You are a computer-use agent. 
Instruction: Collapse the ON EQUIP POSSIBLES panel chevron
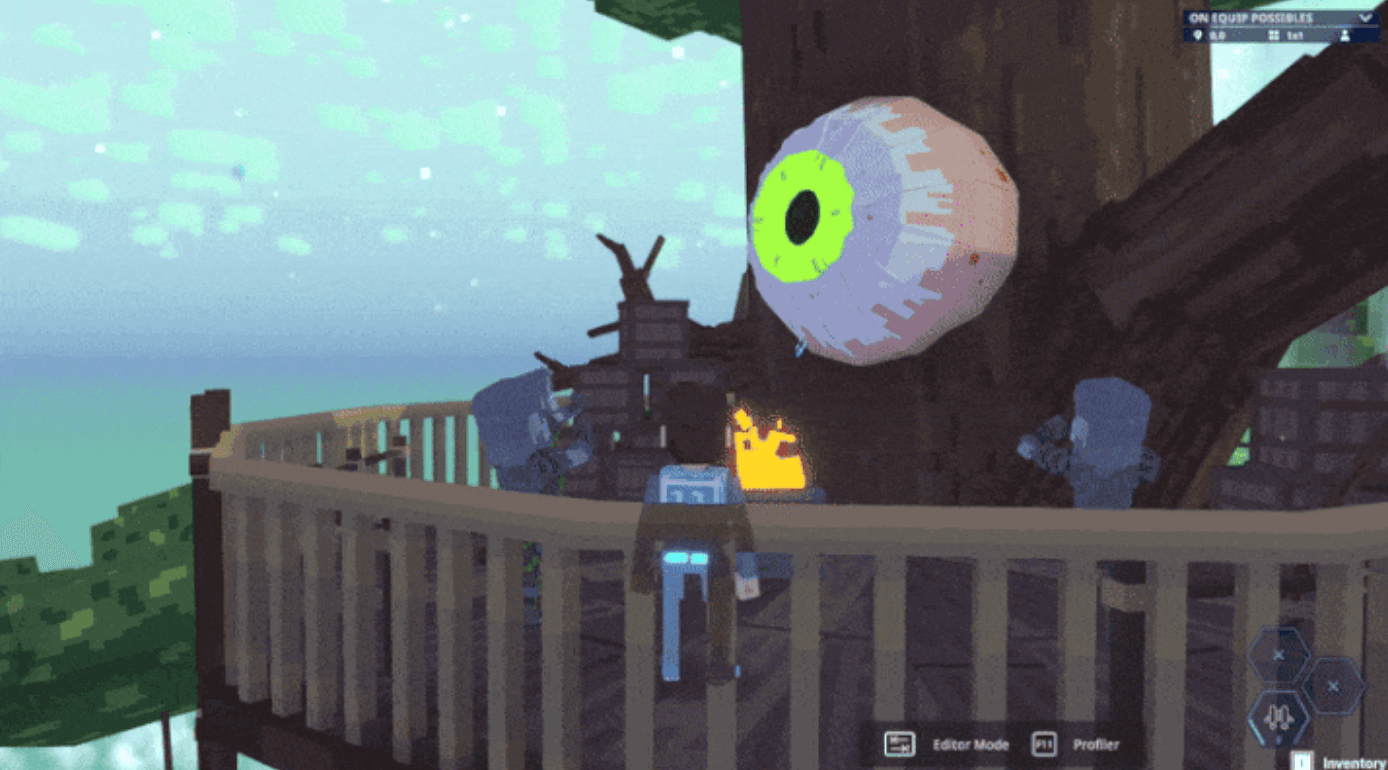click(x=1366, y=18)
